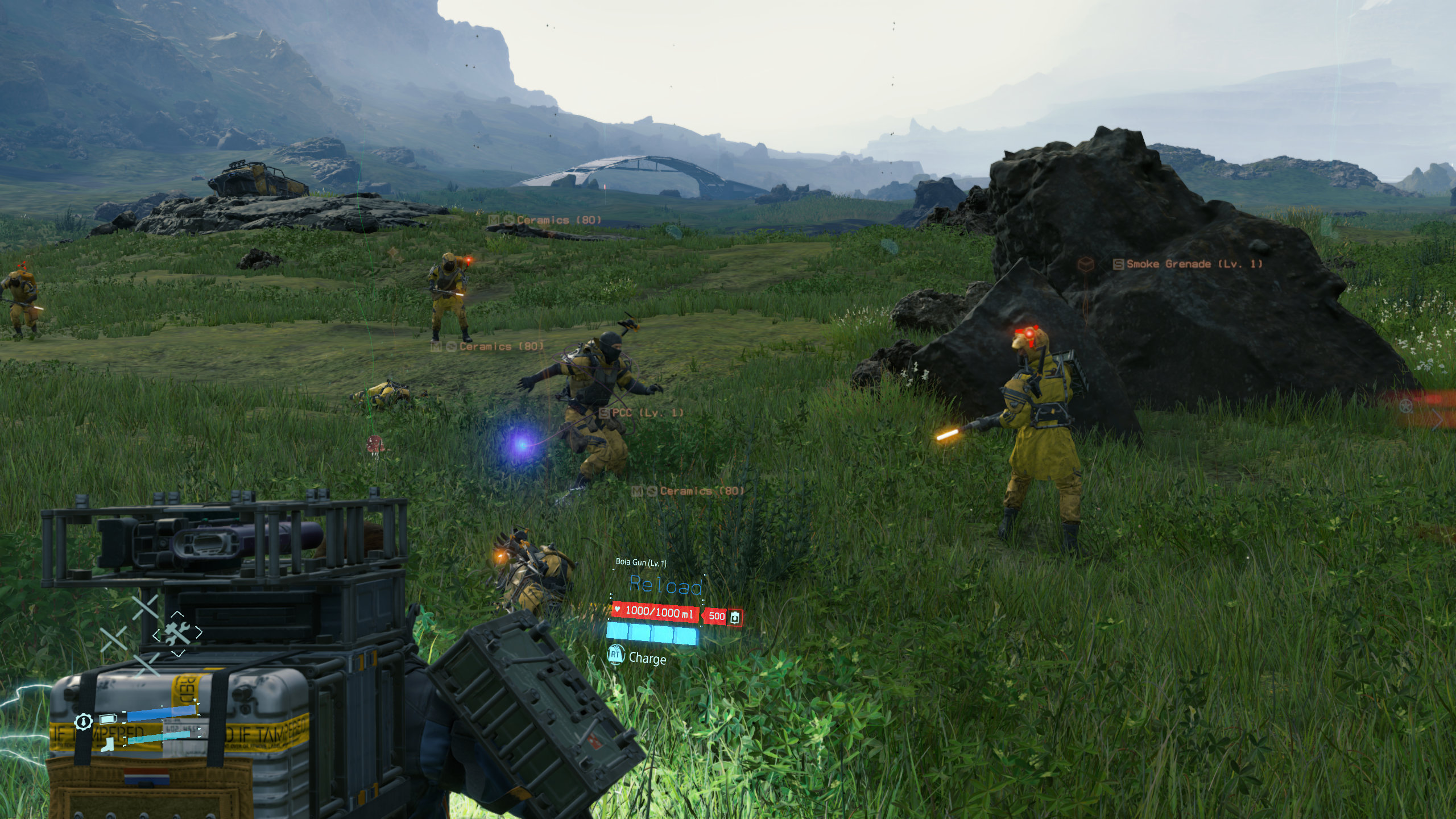This screenshot has height=819, width=1456.
Task: Click the Bola Gun (Lv. 1) weapon label
Action: point(641,562)
